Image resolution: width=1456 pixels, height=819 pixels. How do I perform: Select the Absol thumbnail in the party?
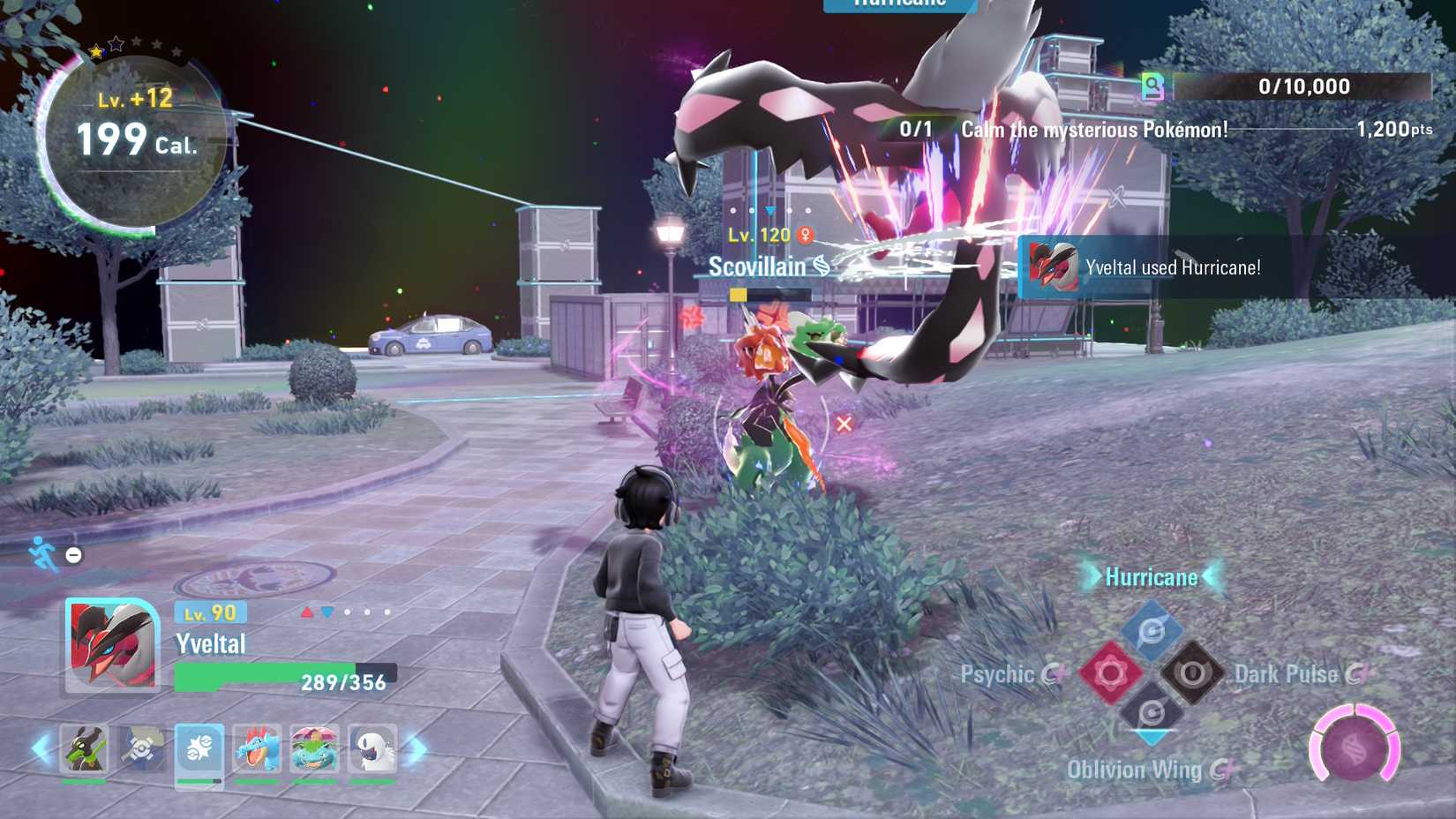coord(374,748)
